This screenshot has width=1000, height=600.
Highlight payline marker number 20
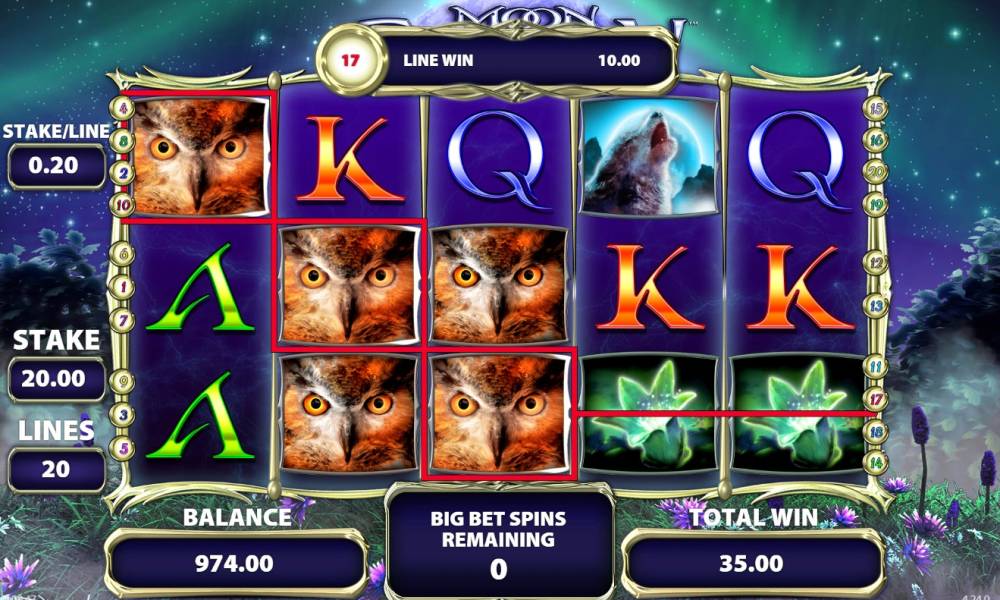click(877, 172)
